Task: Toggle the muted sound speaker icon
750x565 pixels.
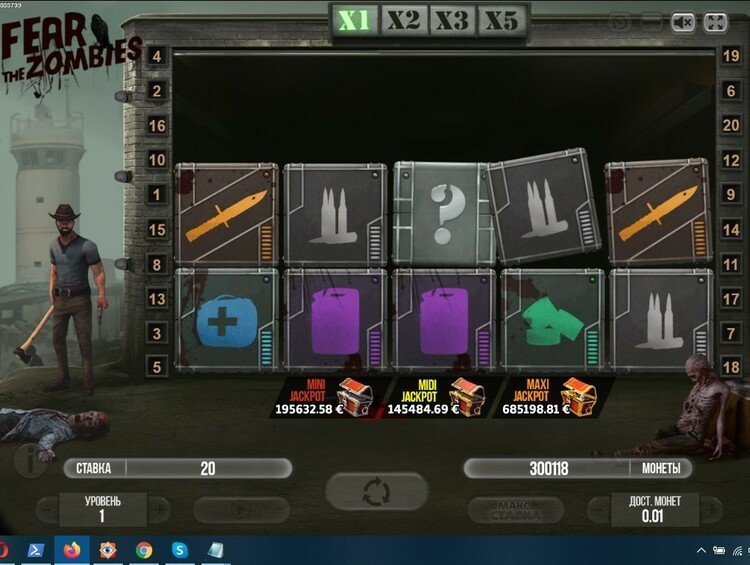Action: point(682,21)
